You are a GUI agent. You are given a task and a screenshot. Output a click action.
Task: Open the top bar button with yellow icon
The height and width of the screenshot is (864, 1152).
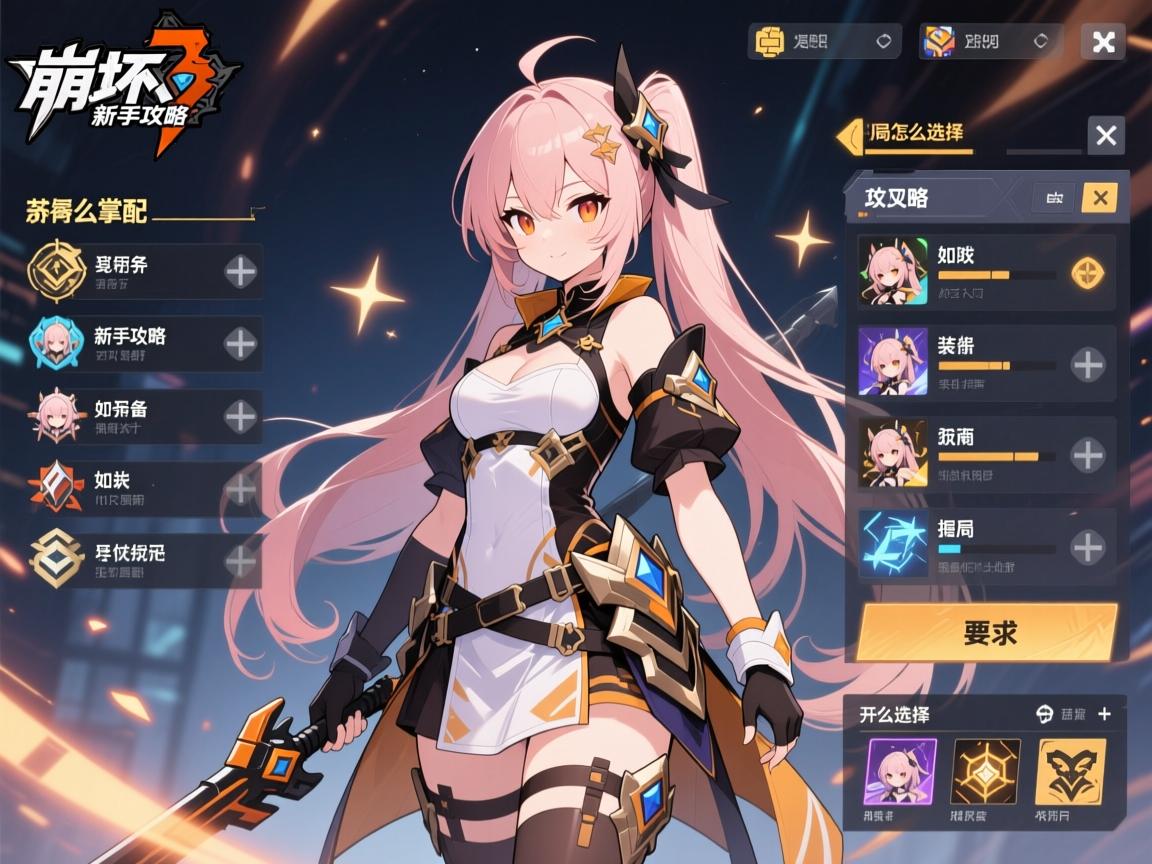[824, 42]
